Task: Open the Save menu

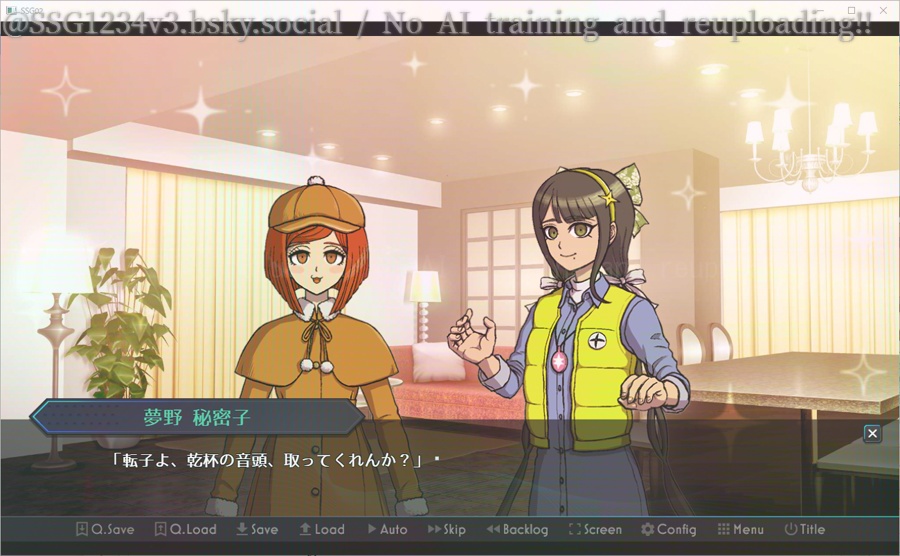Action: tap(257, 529)
